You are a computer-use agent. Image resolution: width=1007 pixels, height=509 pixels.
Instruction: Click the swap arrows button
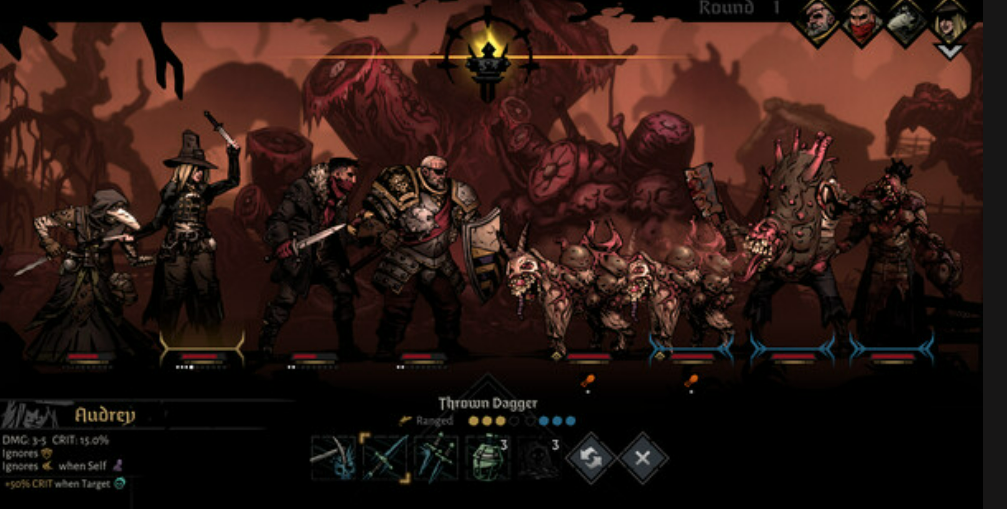click(x=591, y=458)
